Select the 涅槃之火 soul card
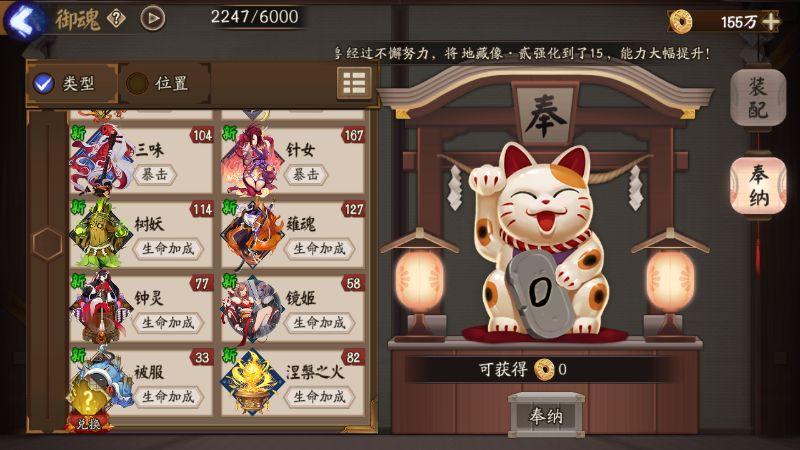Screen dimensions: 800x450 (293, 382)
